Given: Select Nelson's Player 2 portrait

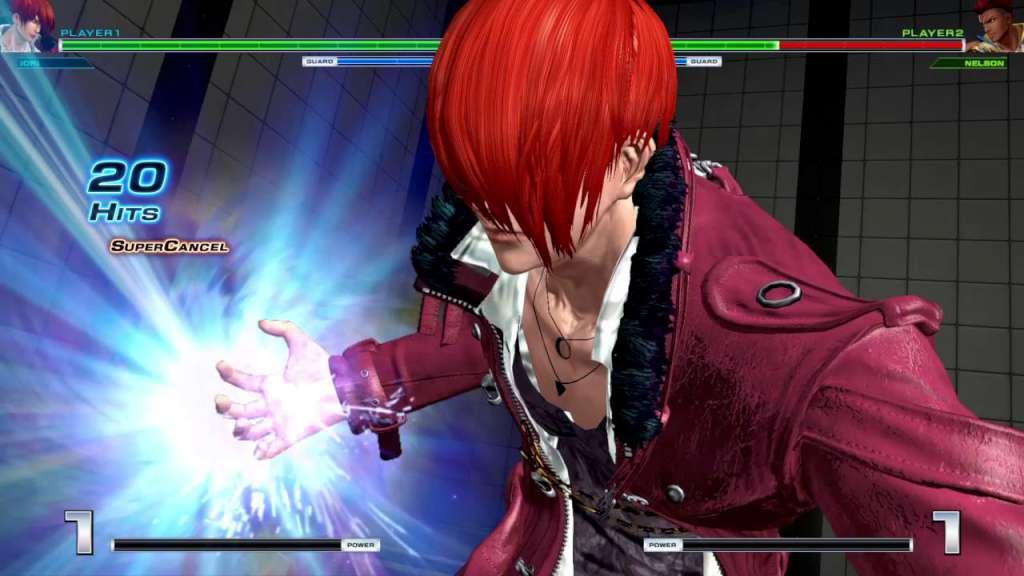Looking at the screenshot, I should pos(996,27).
